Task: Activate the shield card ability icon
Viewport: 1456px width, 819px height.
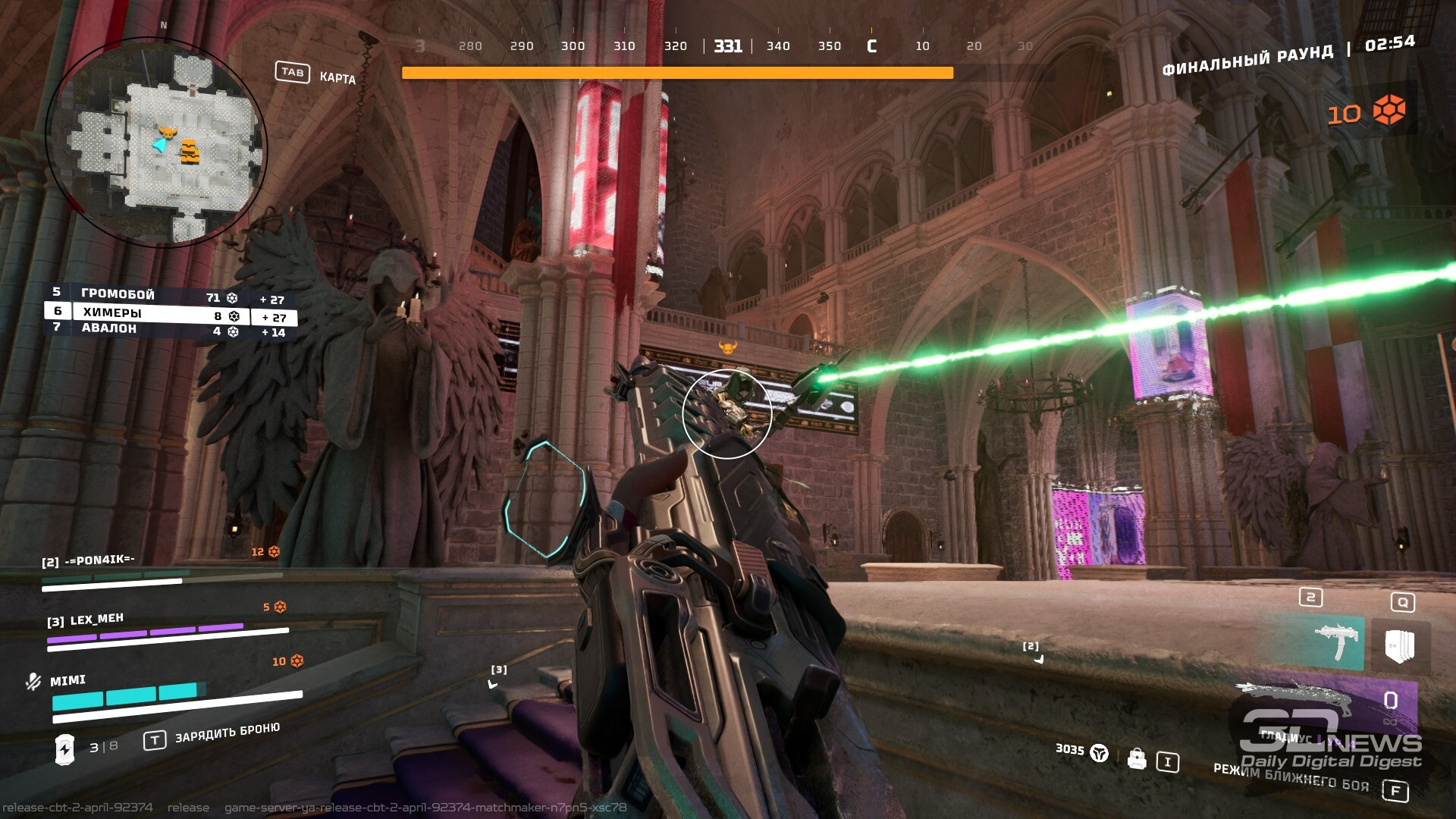Action: coord(1399,646)
